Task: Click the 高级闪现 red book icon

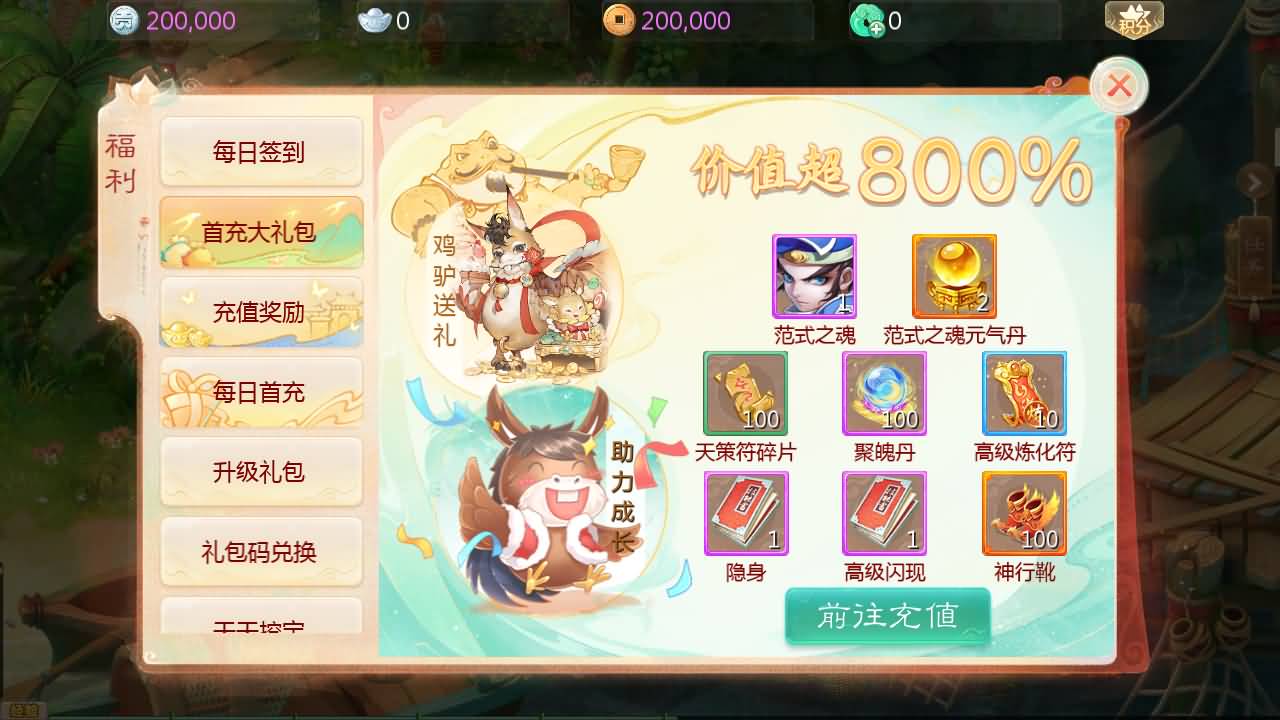Action: [883, 513]
